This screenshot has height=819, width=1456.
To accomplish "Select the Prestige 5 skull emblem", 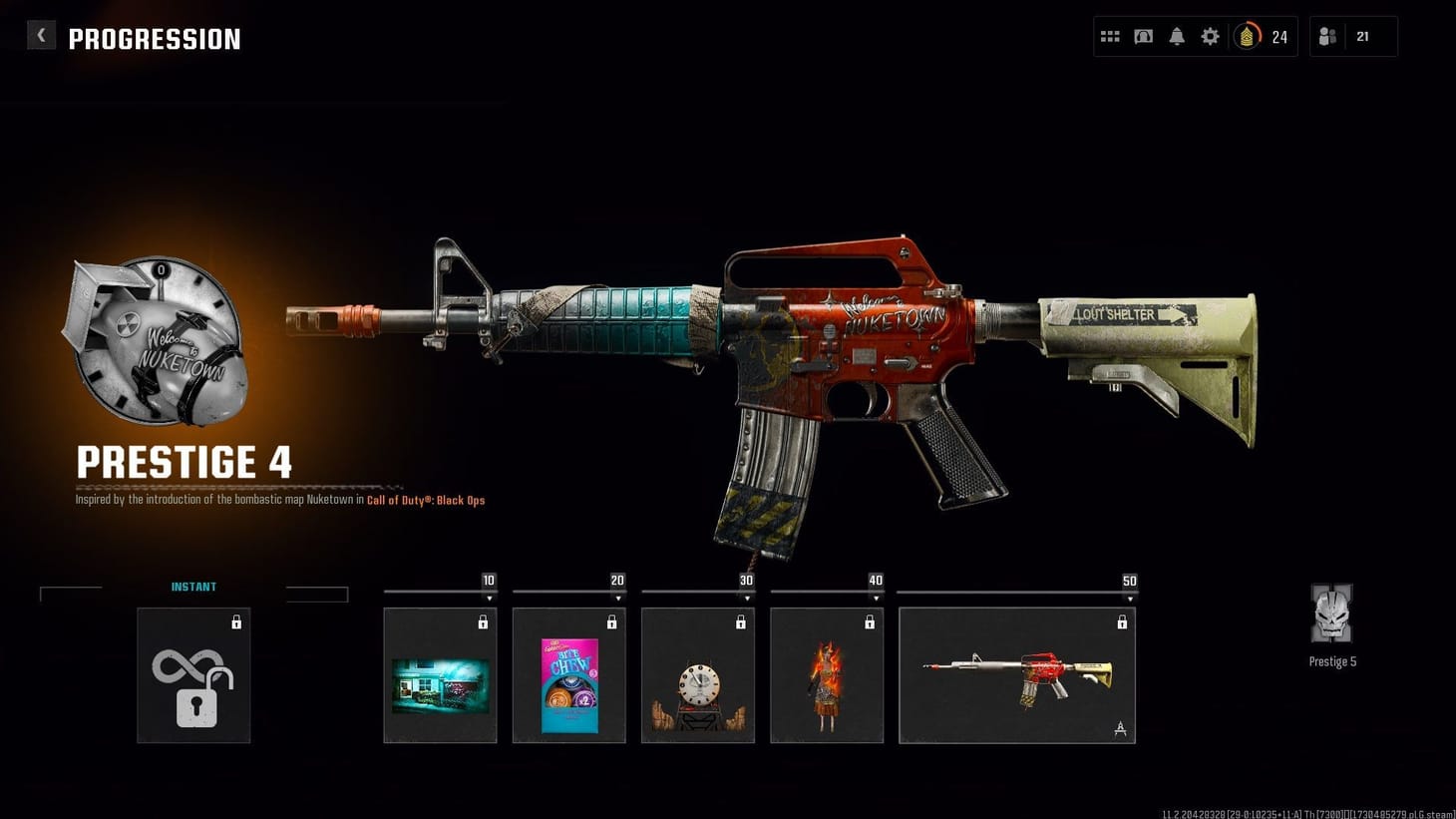I will 1332,615.
